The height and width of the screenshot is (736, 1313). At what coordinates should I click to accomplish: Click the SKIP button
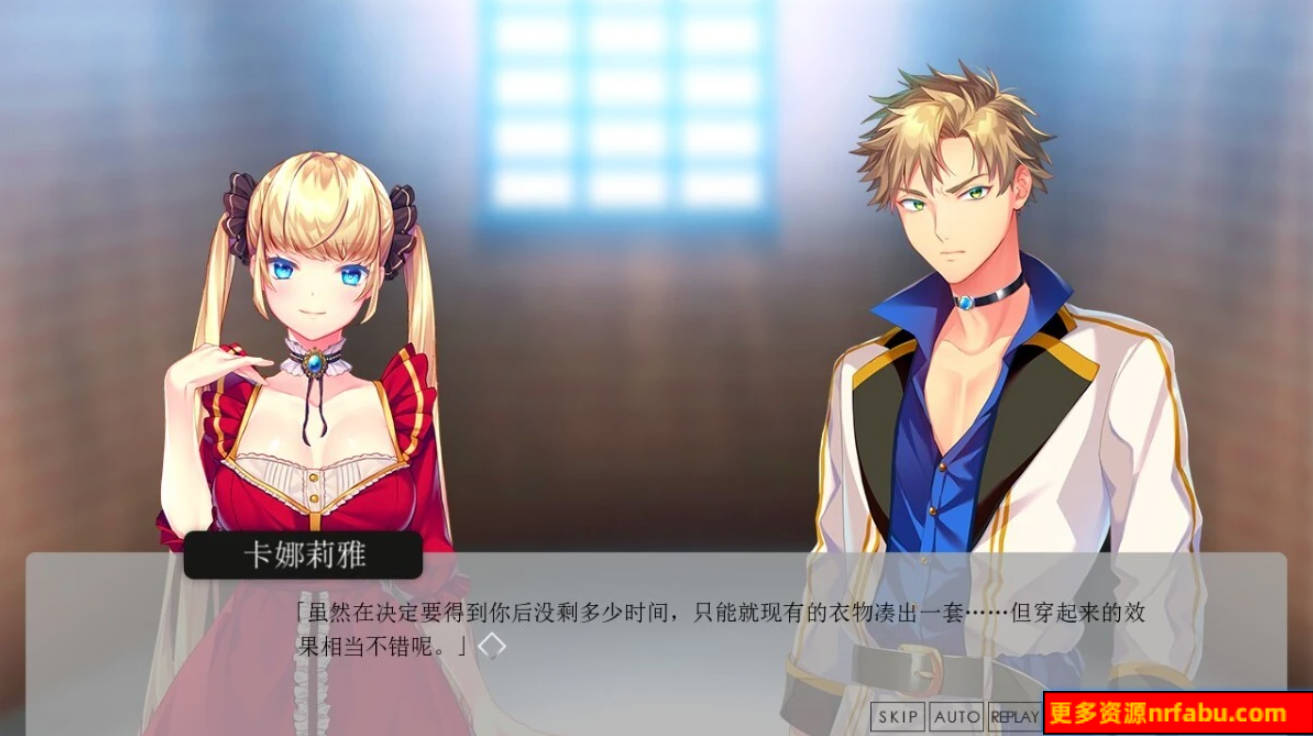click(899, 716)
